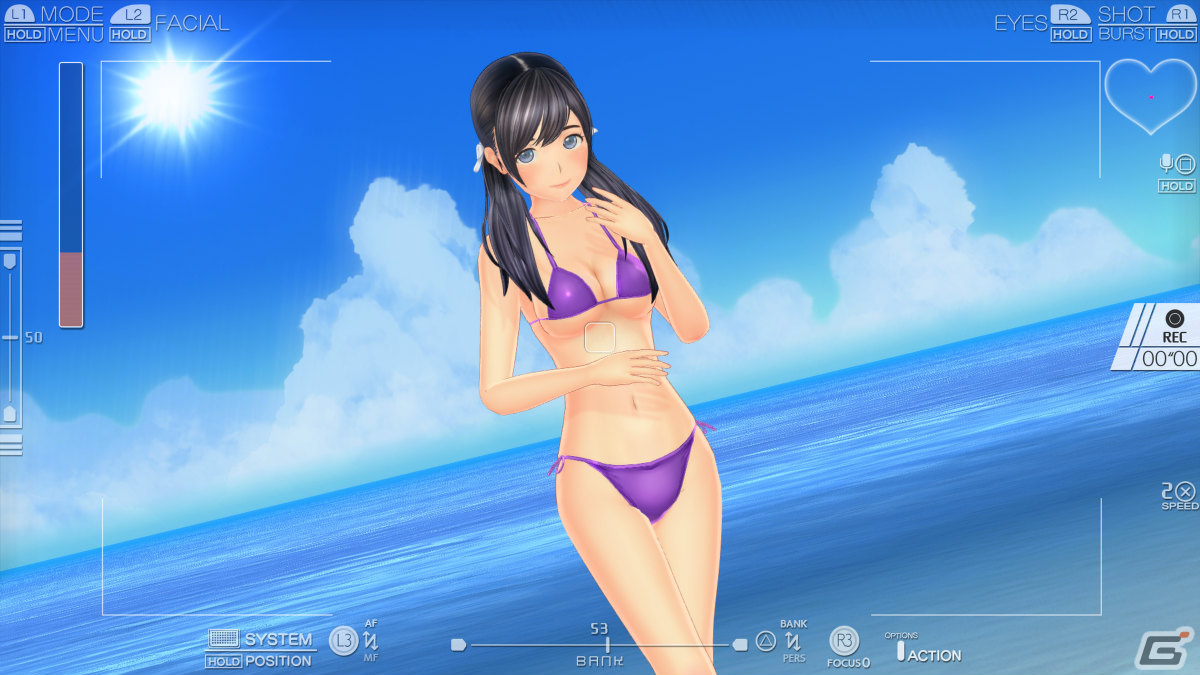This screenshot has width=1200, height=675.
Task: Open the SYSTEM keyboard icon
Action: (223, 638)
